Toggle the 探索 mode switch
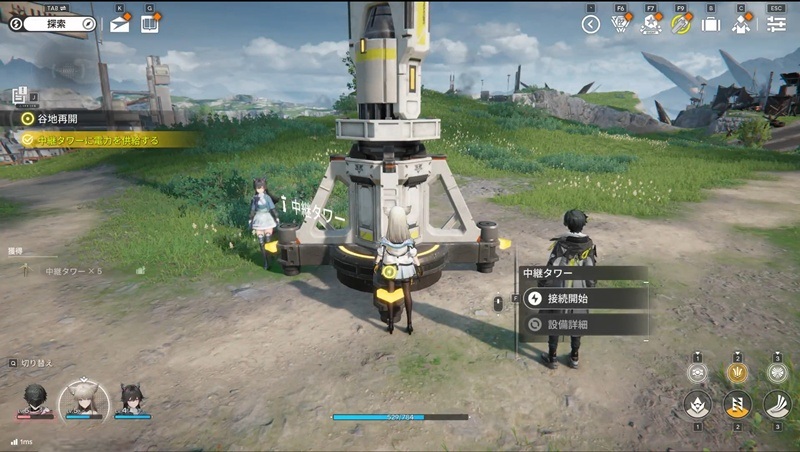This screenshot has width=800, height=452. pyautogui.click(x=59, y=23)
